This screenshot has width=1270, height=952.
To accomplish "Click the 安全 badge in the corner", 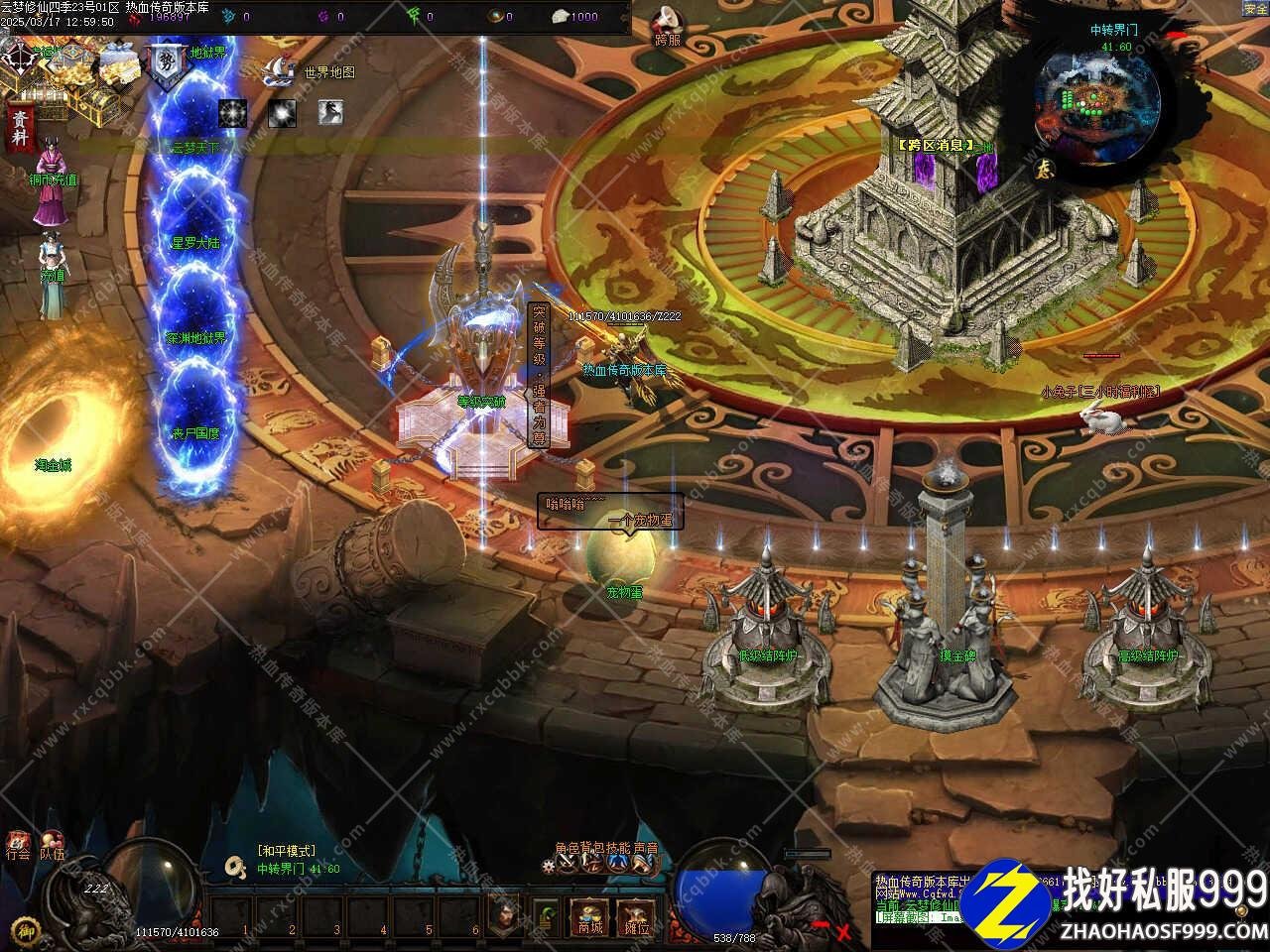I will [1255, 9].
